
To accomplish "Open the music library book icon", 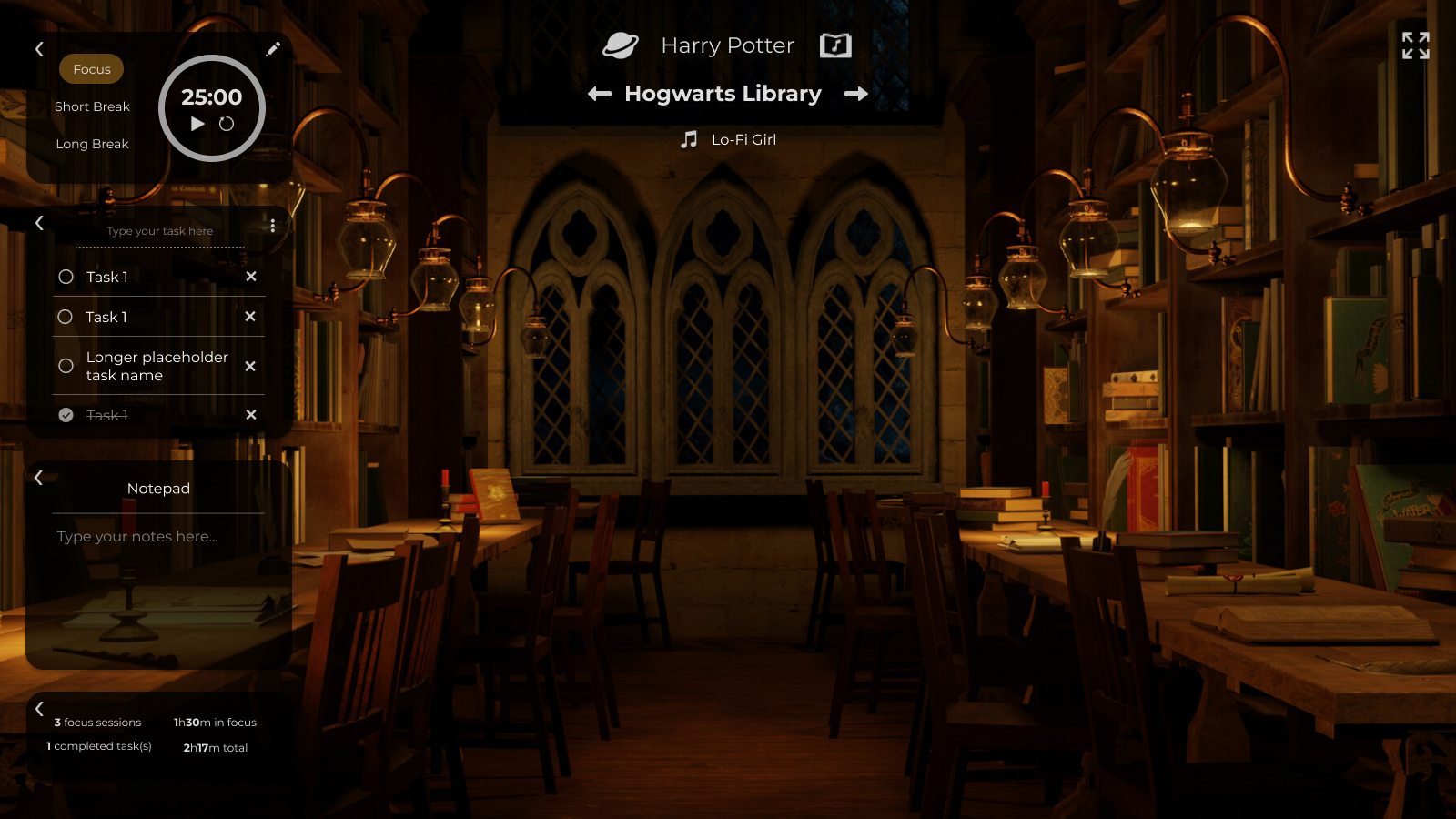I will [834, 45].
